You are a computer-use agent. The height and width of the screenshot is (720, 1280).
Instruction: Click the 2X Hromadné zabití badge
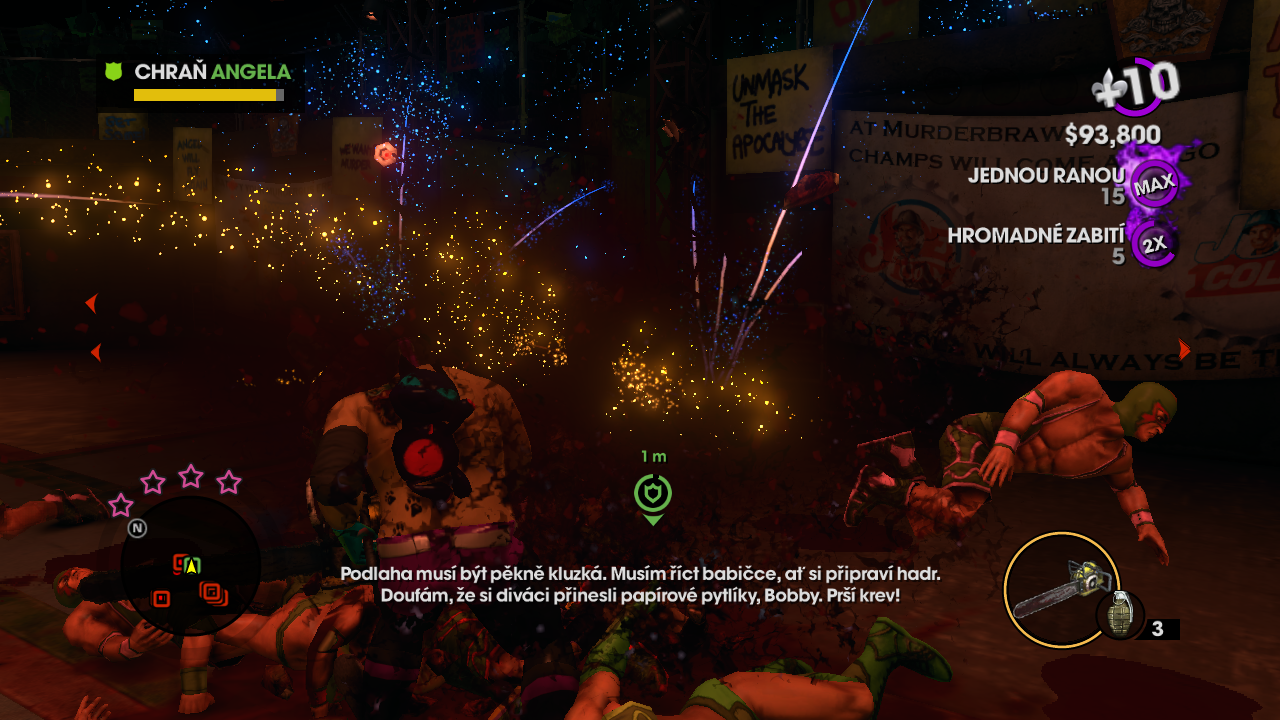click(1154, 244)
